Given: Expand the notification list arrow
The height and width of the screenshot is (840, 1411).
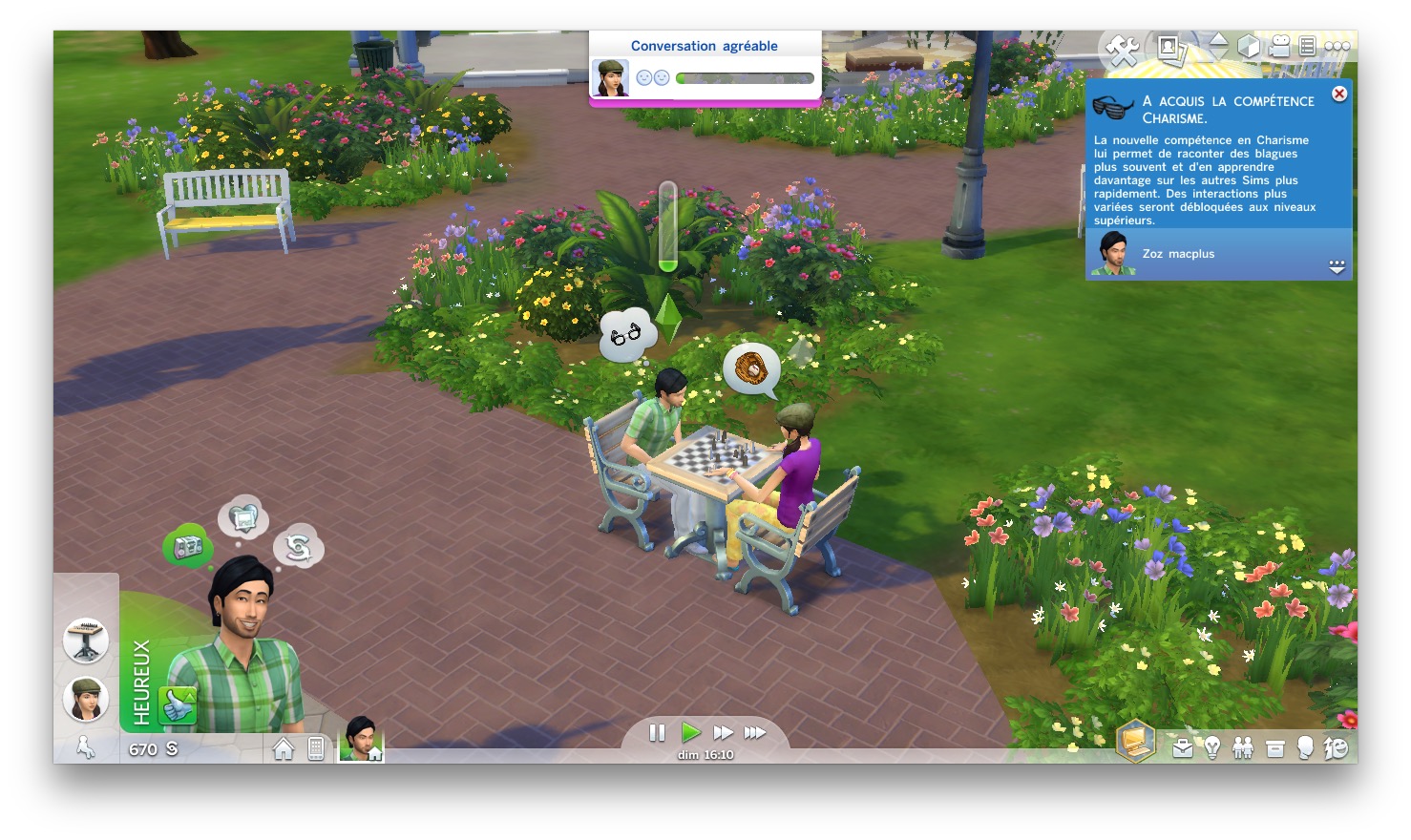Looking at the screenshot, I should click(1337, 267).
